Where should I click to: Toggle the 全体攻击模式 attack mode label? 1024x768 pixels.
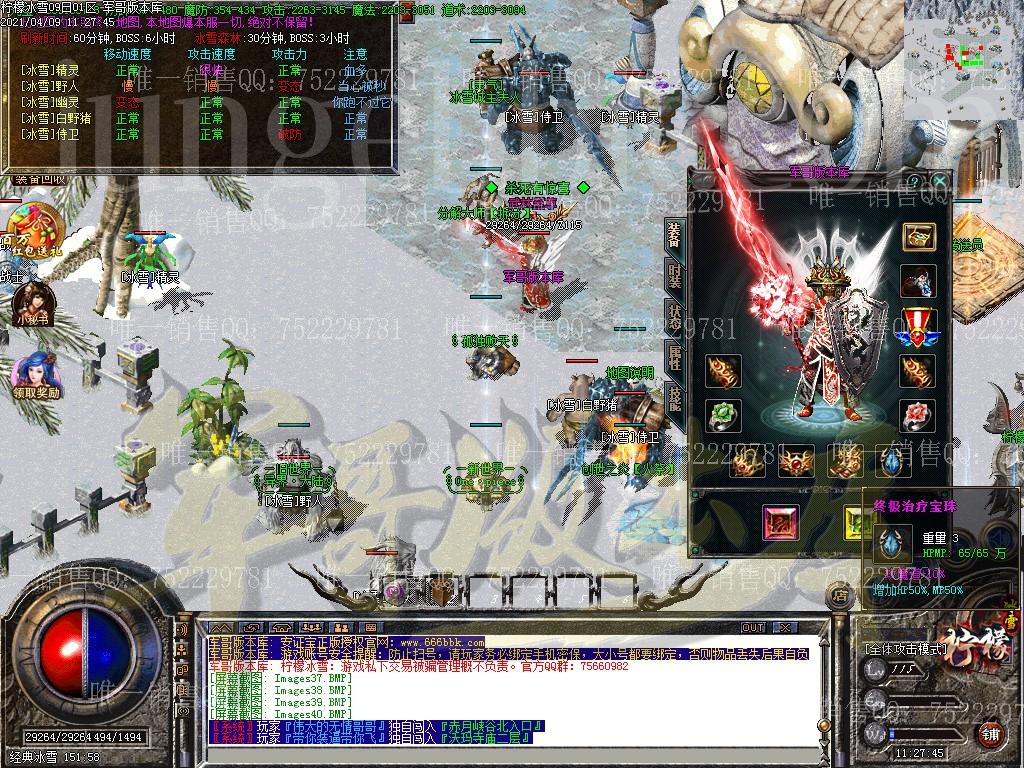click(x=905, y=649)
